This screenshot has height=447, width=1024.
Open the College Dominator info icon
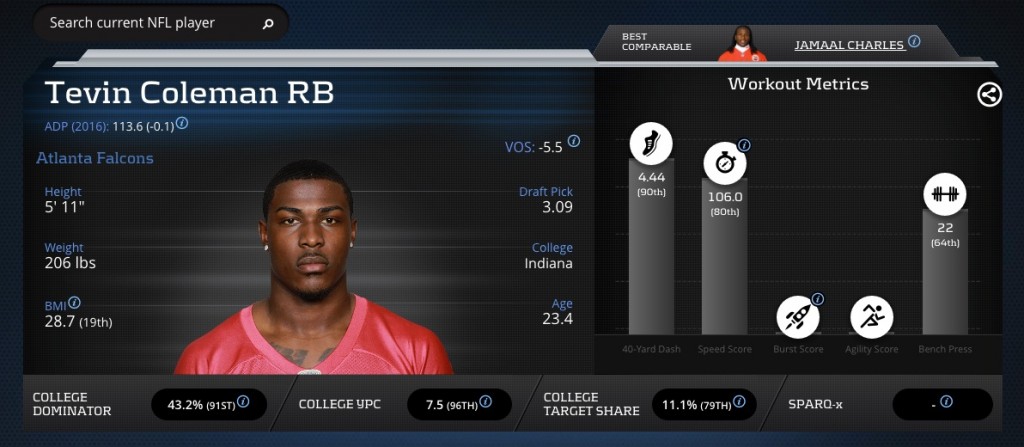[x=243, y=403]
